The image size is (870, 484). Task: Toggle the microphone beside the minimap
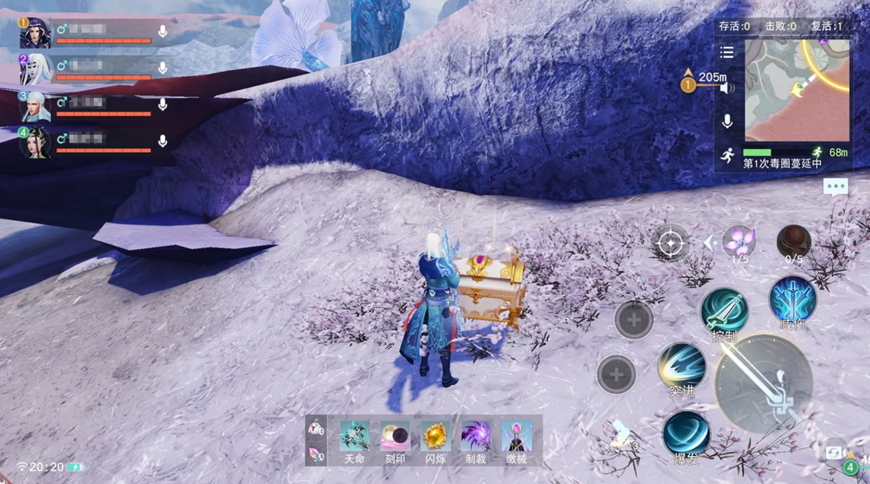point(727,121)
